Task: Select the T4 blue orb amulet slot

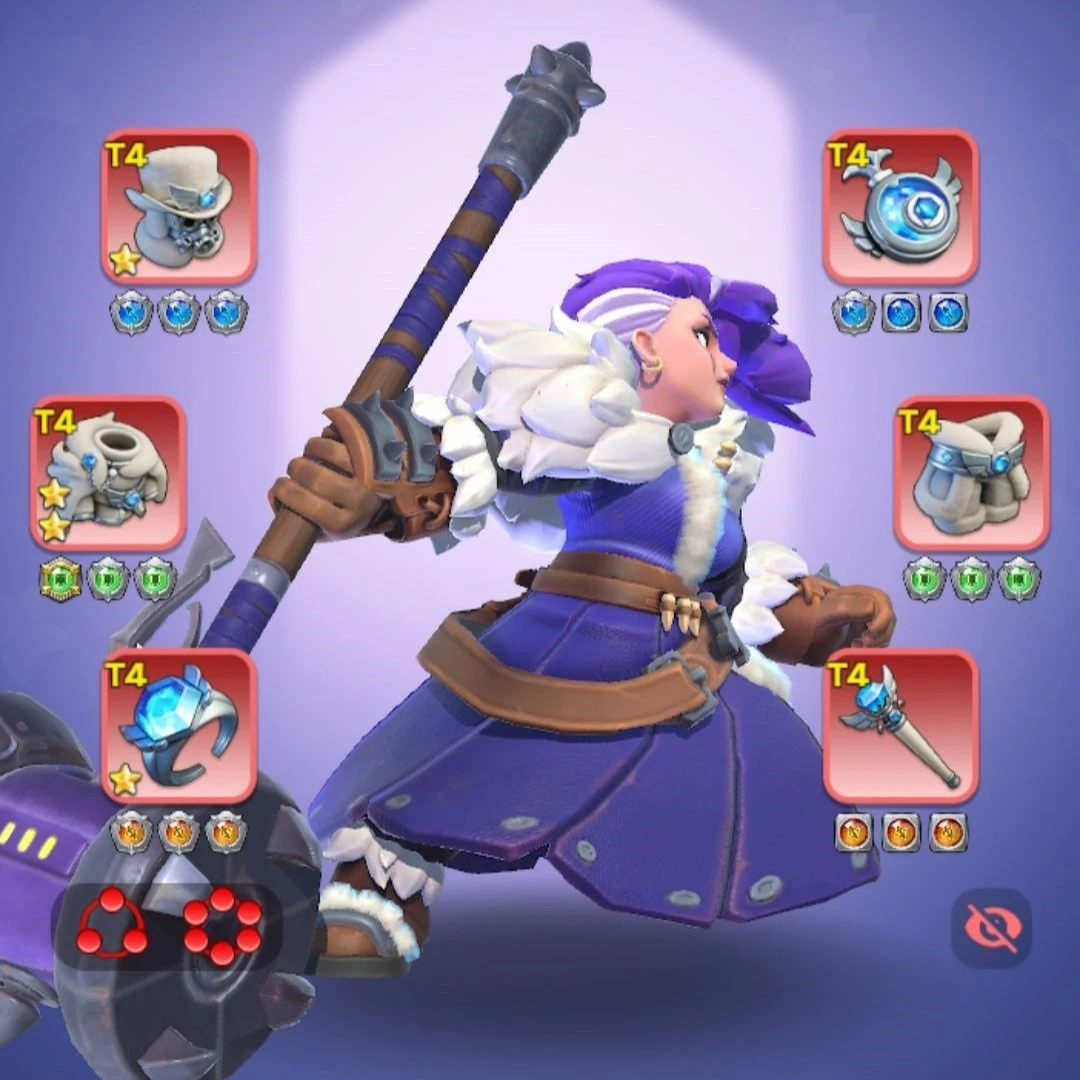Action: click(901, 207)
